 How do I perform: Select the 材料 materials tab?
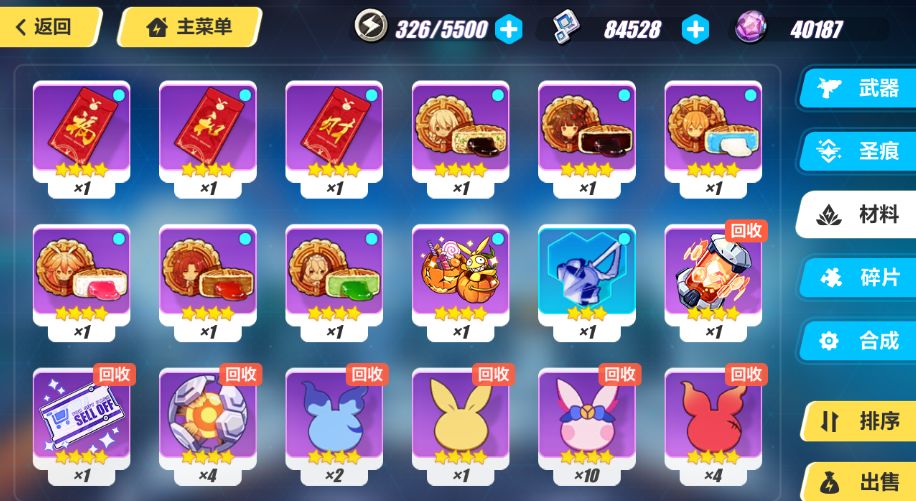click(860, 214)
